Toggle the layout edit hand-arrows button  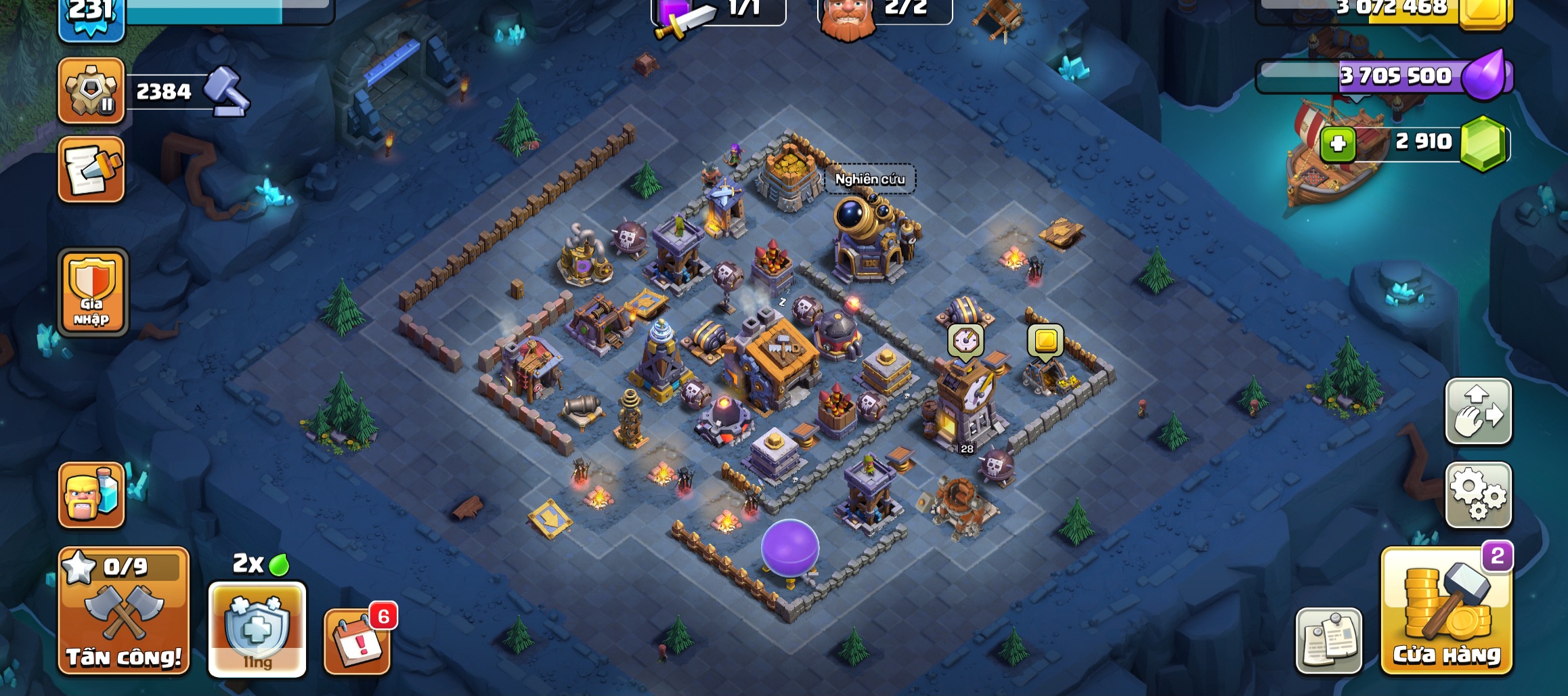(x=1478, y=412)
